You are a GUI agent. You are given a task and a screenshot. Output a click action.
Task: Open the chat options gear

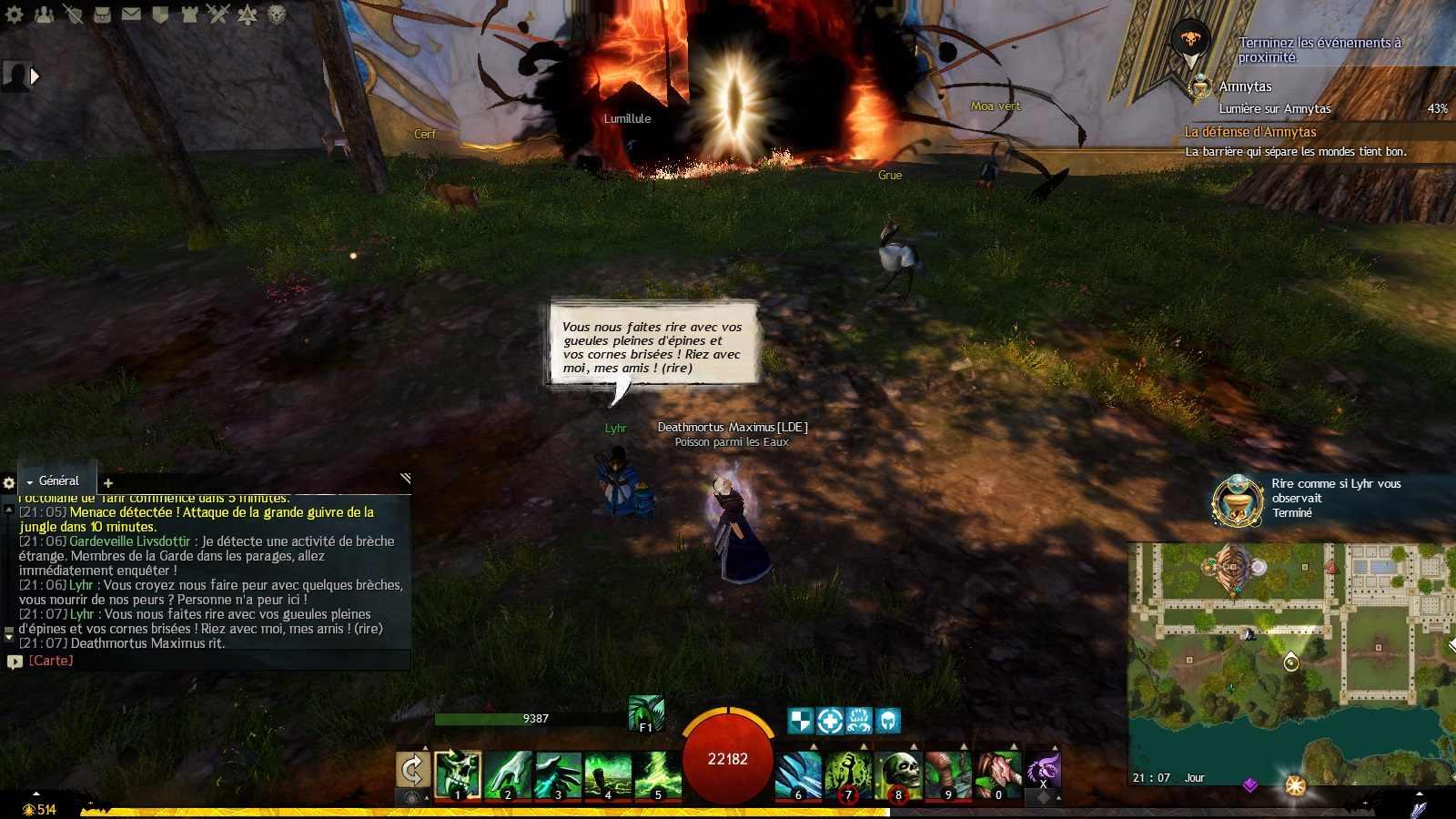9,483
